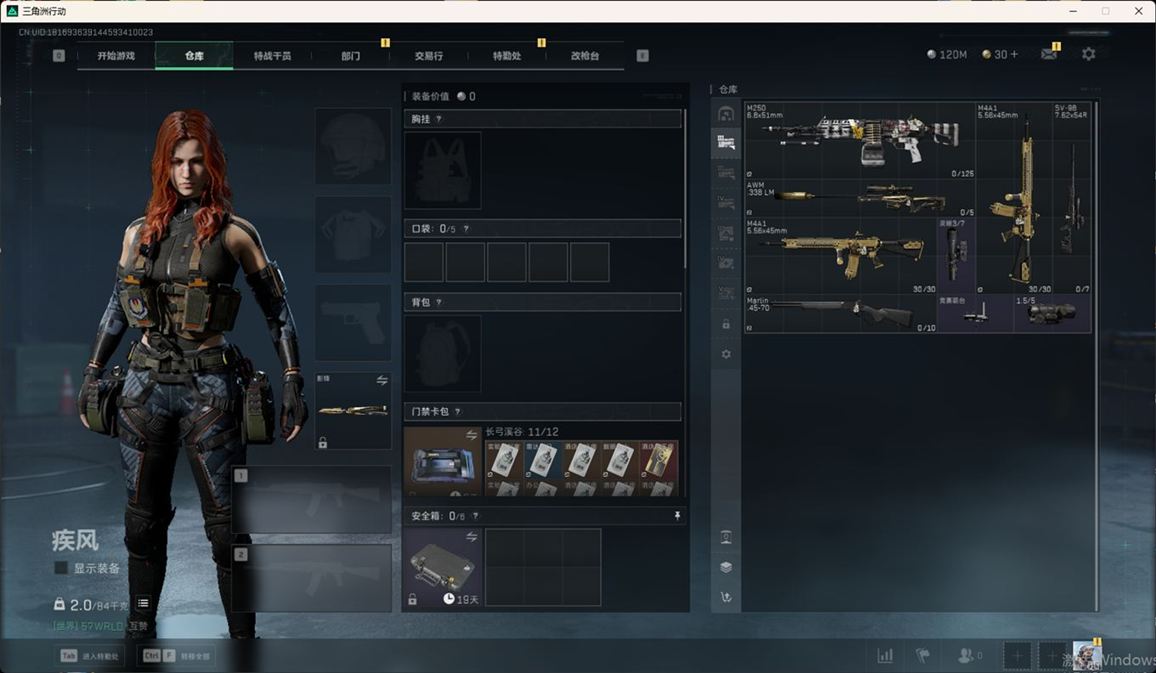
Task: Select the equipped golden knife slot
Action: coord(353,410)
